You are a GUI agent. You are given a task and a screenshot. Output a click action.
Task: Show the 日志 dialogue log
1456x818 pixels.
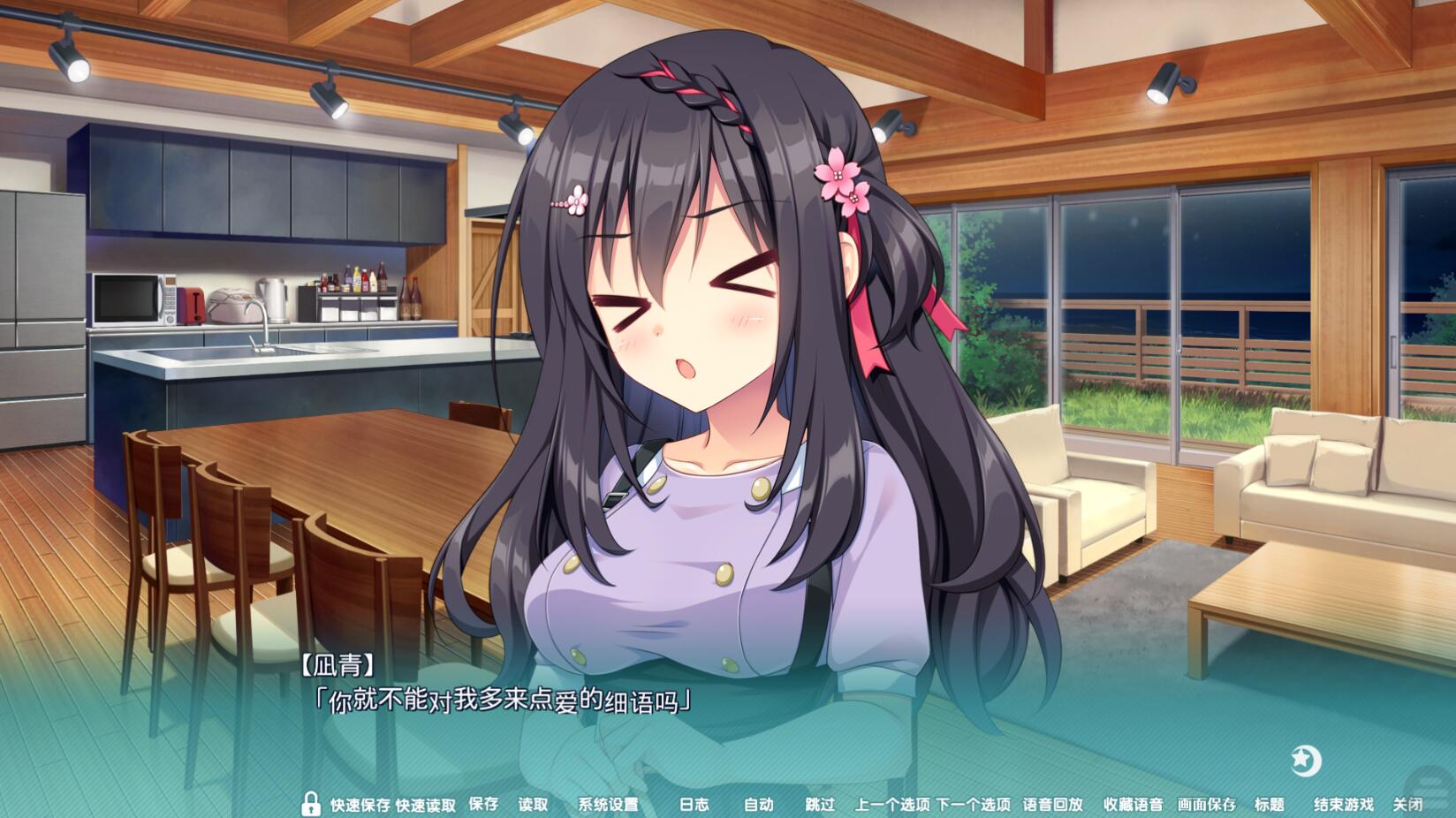pos(694,804)
